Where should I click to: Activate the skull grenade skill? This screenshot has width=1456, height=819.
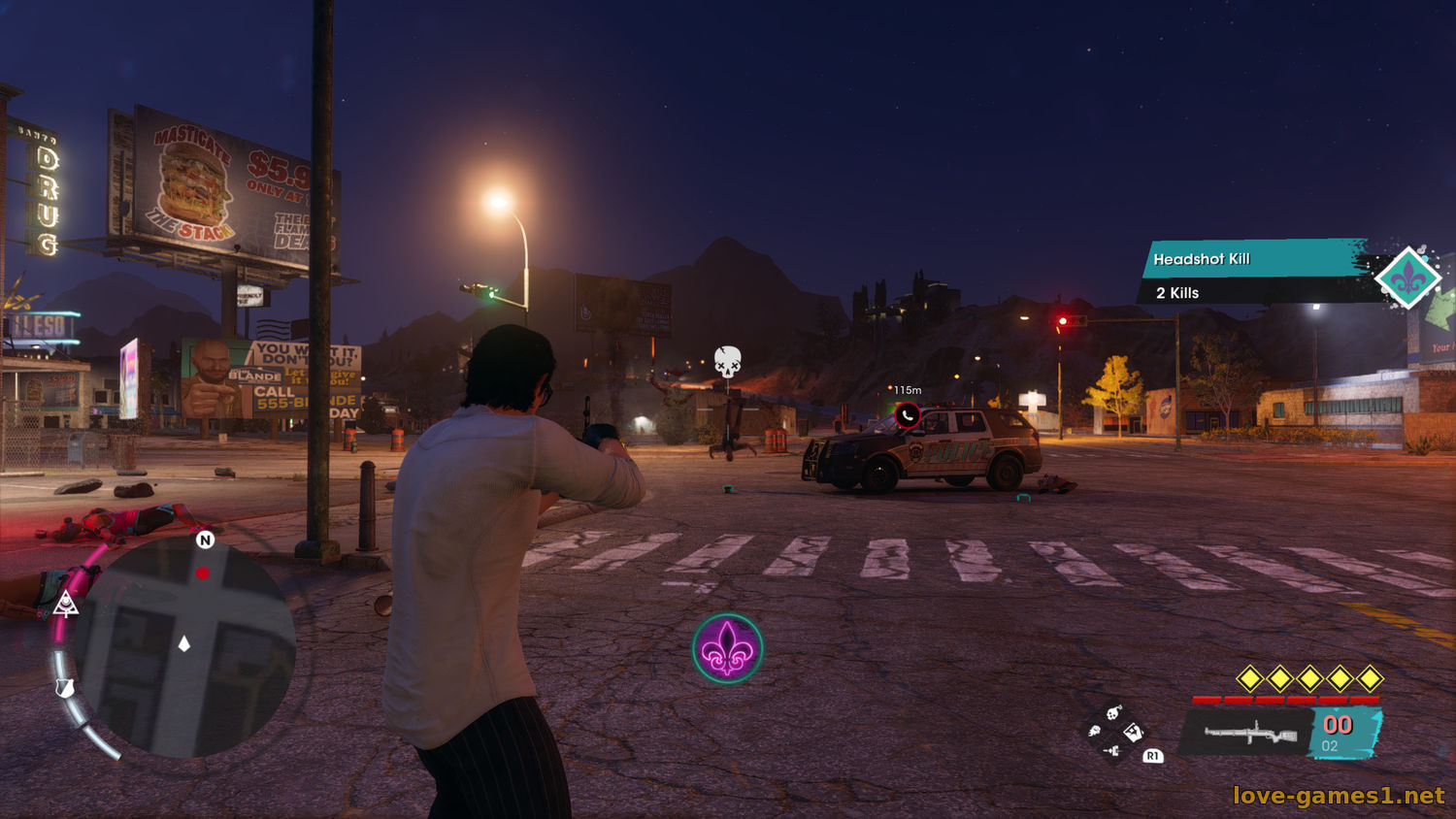[1114, 713]
